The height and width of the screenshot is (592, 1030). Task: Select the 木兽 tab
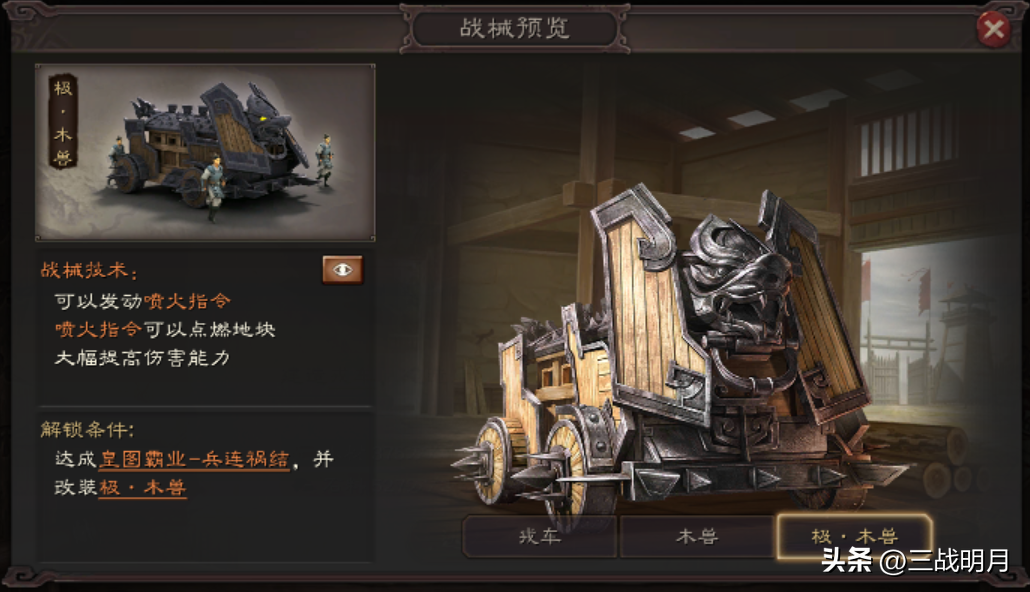click(x=697, y=537)
